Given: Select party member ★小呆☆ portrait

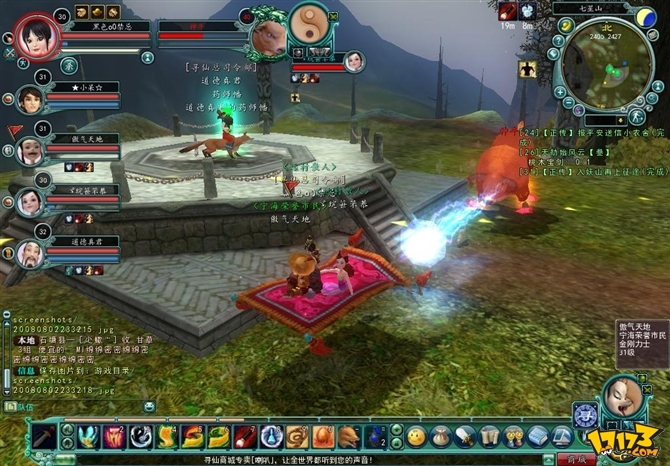Looking at the screenshot, I should (32, 100).
